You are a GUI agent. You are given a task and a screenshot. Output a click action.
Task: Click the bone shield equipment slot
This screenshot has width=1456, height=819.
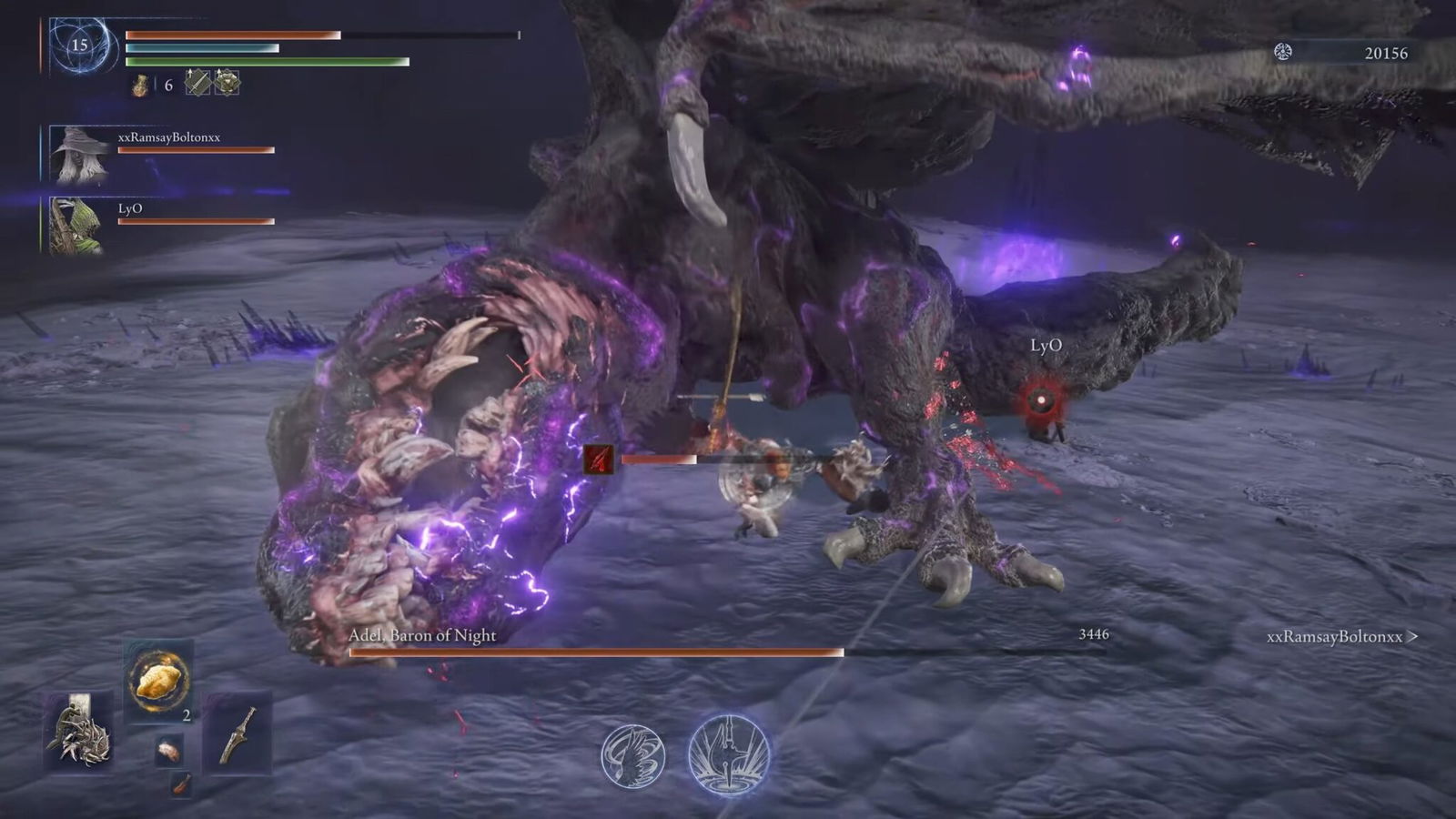coord(80,733)
